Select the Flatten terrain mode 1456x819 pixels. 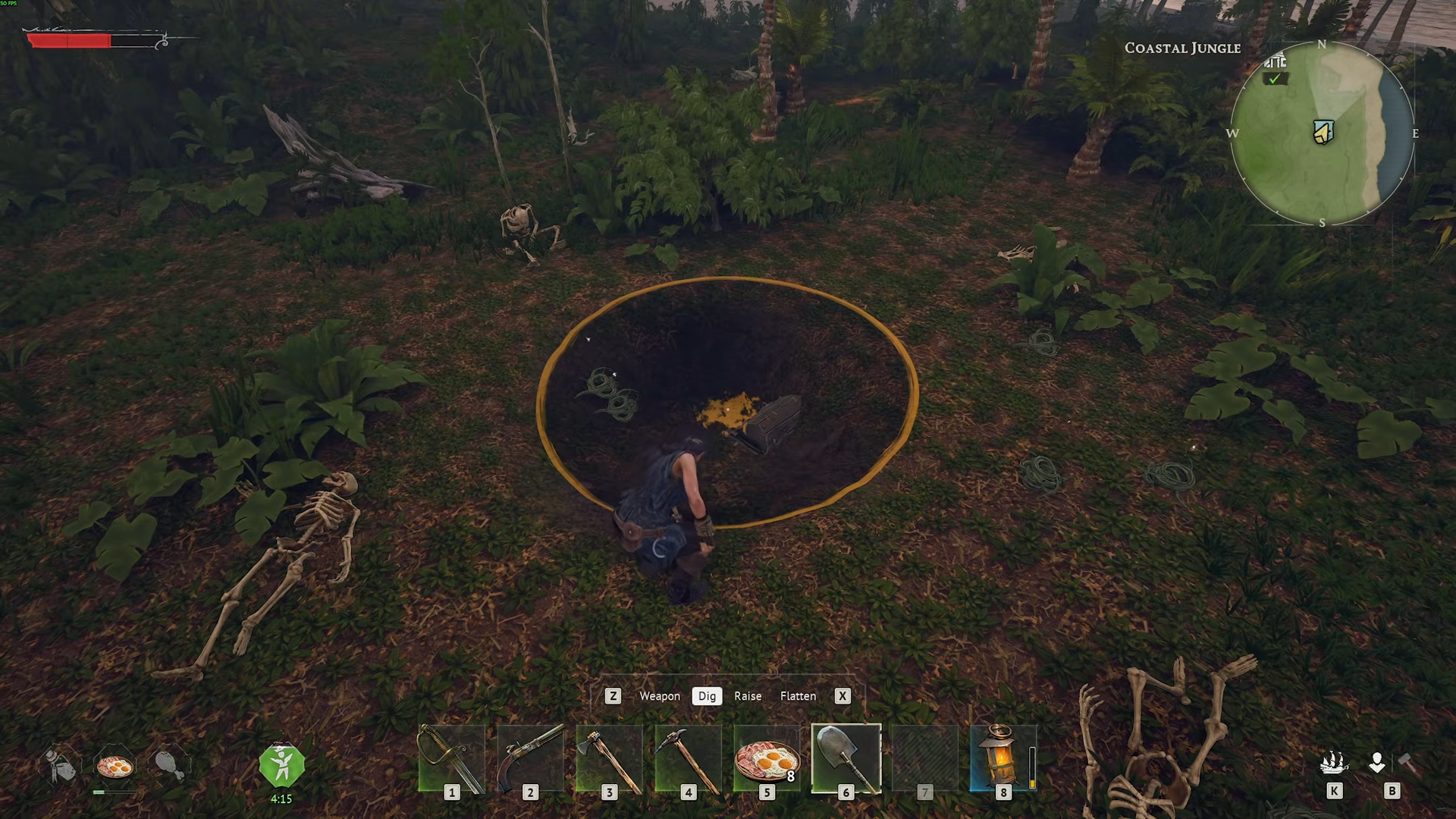798,696
